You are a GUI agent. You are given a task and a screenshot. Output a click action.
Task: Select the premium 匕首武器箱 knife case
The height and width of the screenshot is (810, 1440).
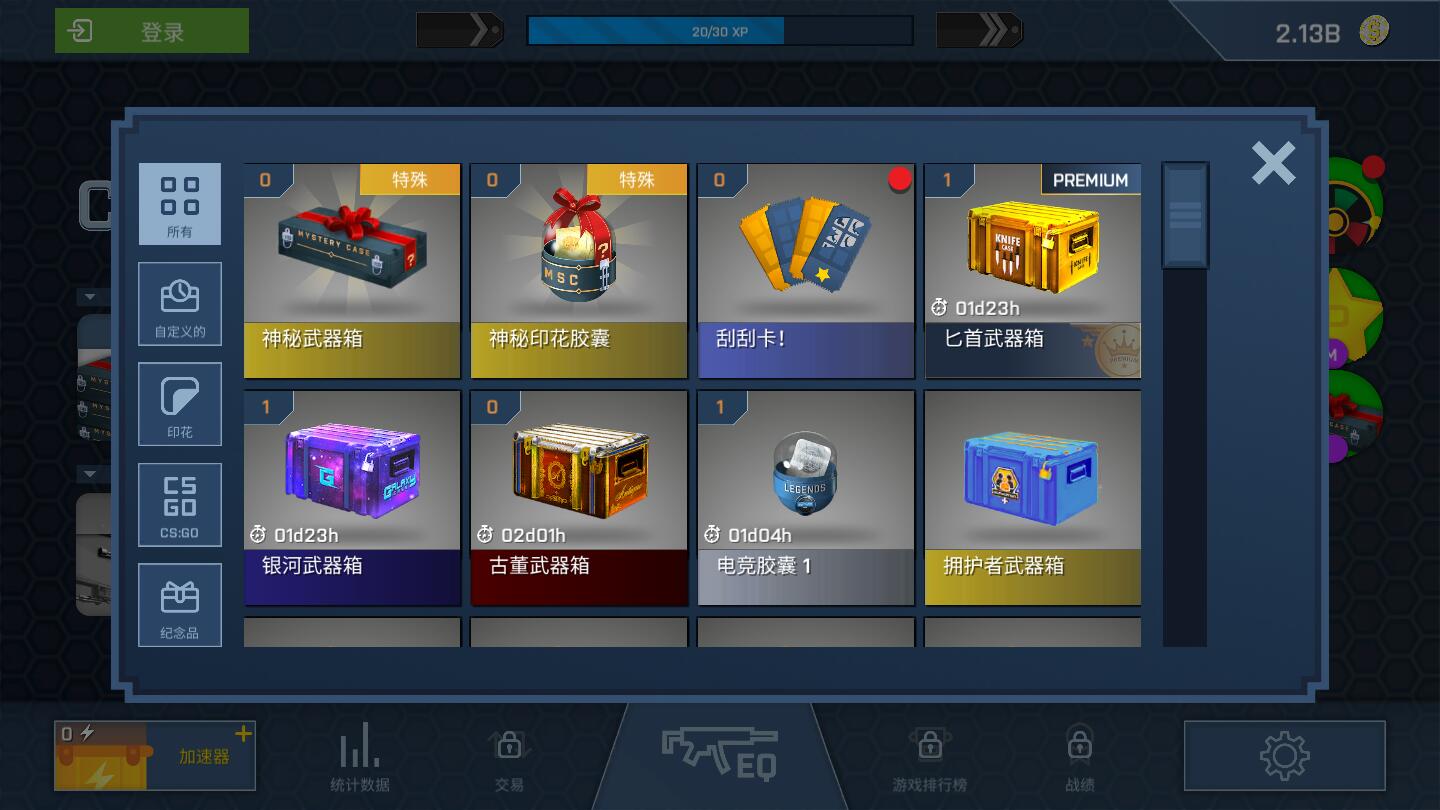(1033, 270)
